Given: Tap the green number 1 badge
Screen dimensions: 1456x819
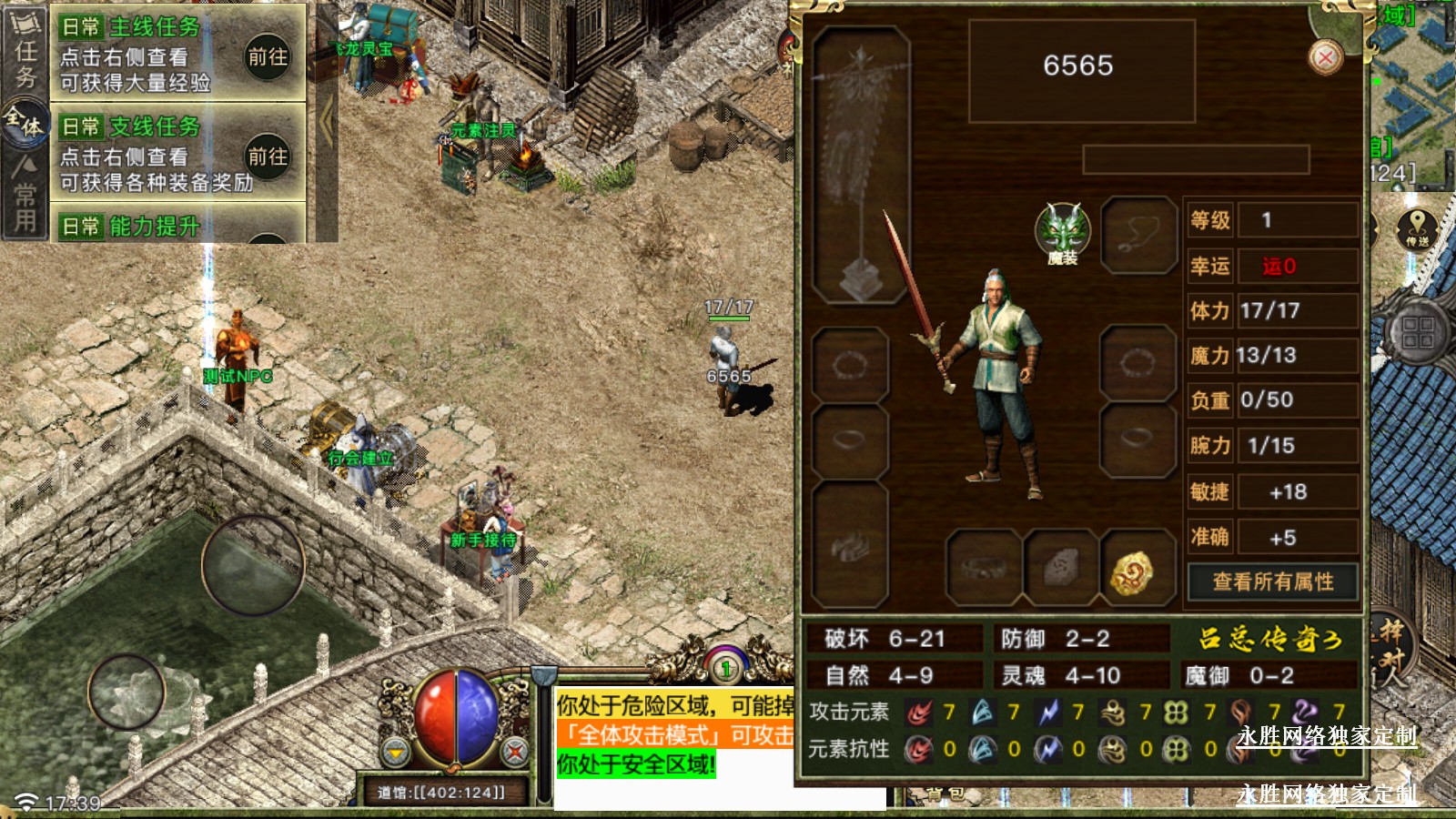Looking at the screenshot, I should coord(725,669).
